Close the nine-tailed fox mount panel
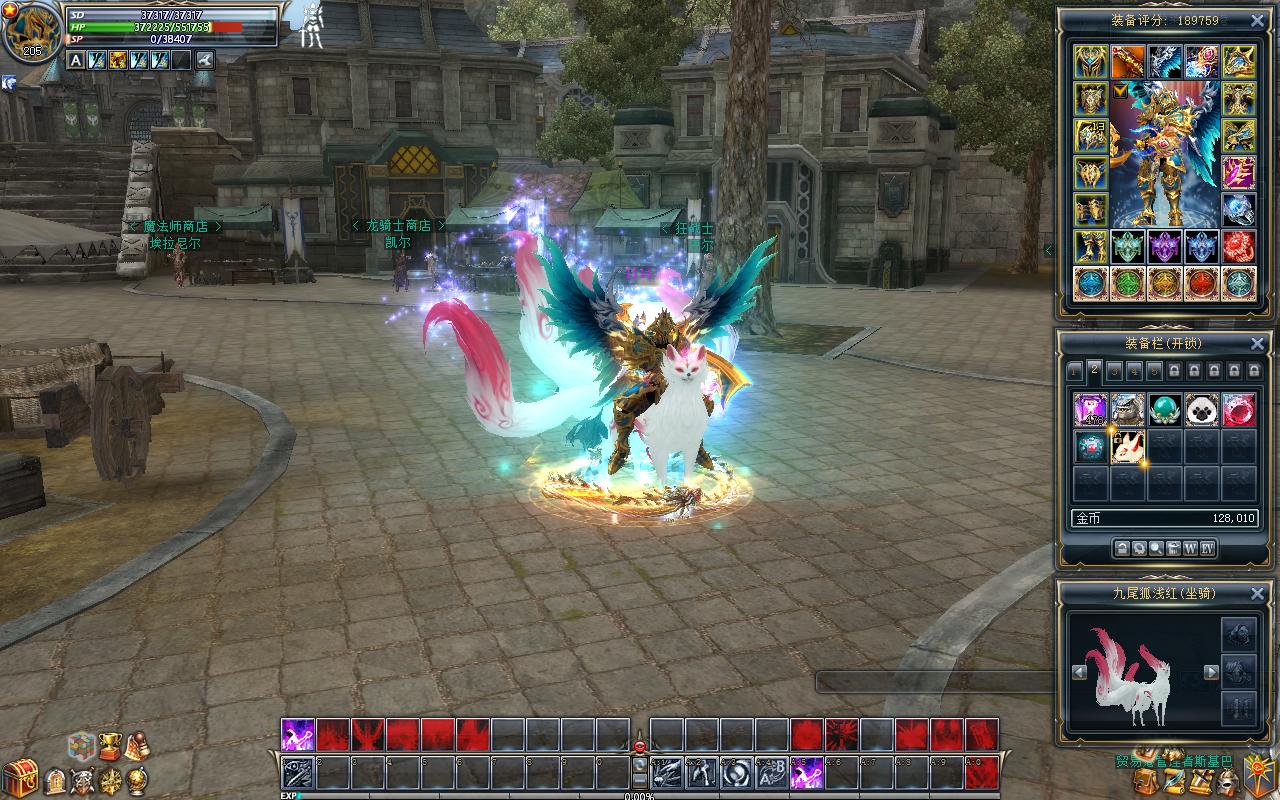The width and height of the screenshot is (1280, 800). click(1257, 593)
